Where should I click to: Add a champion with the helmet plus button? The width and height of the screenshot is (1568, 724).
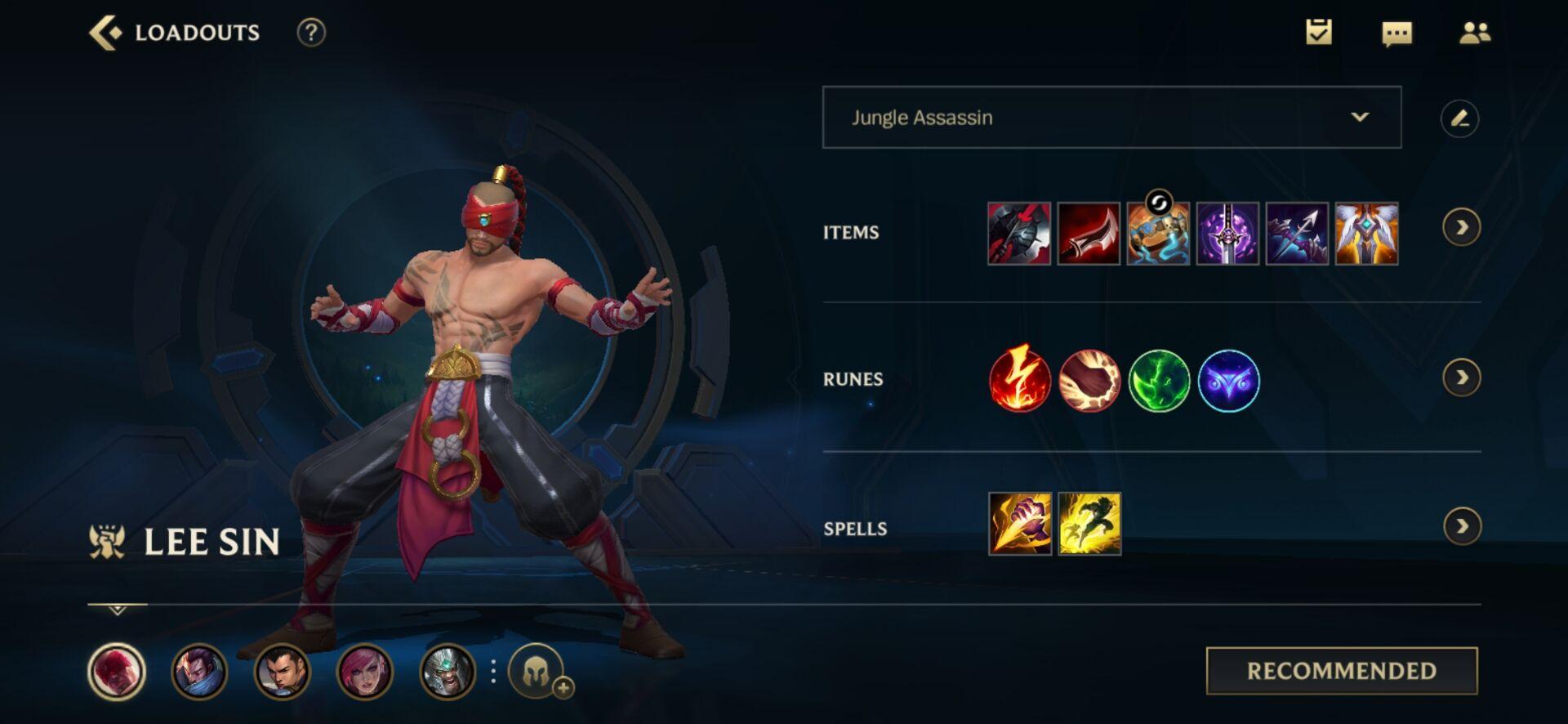tap(539, 673)
